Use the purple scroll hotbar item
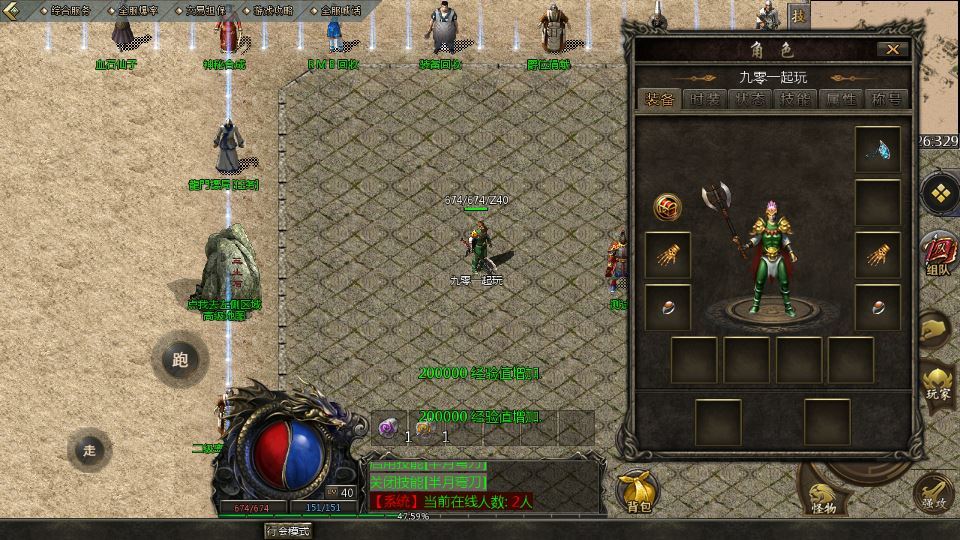The width and height of the screenshot is (960, 540). pyautogui.click(x=387, y=428)
